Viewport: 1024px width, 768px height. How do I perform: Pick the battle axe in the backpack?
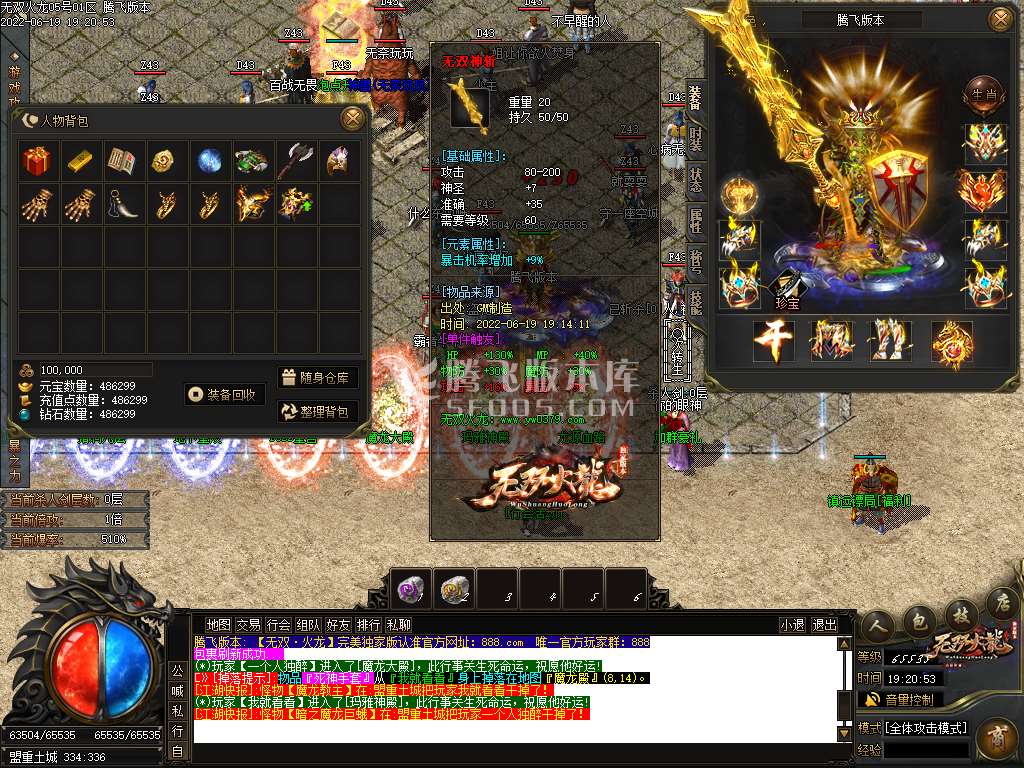pyautogui.click(x=295, y=161)
